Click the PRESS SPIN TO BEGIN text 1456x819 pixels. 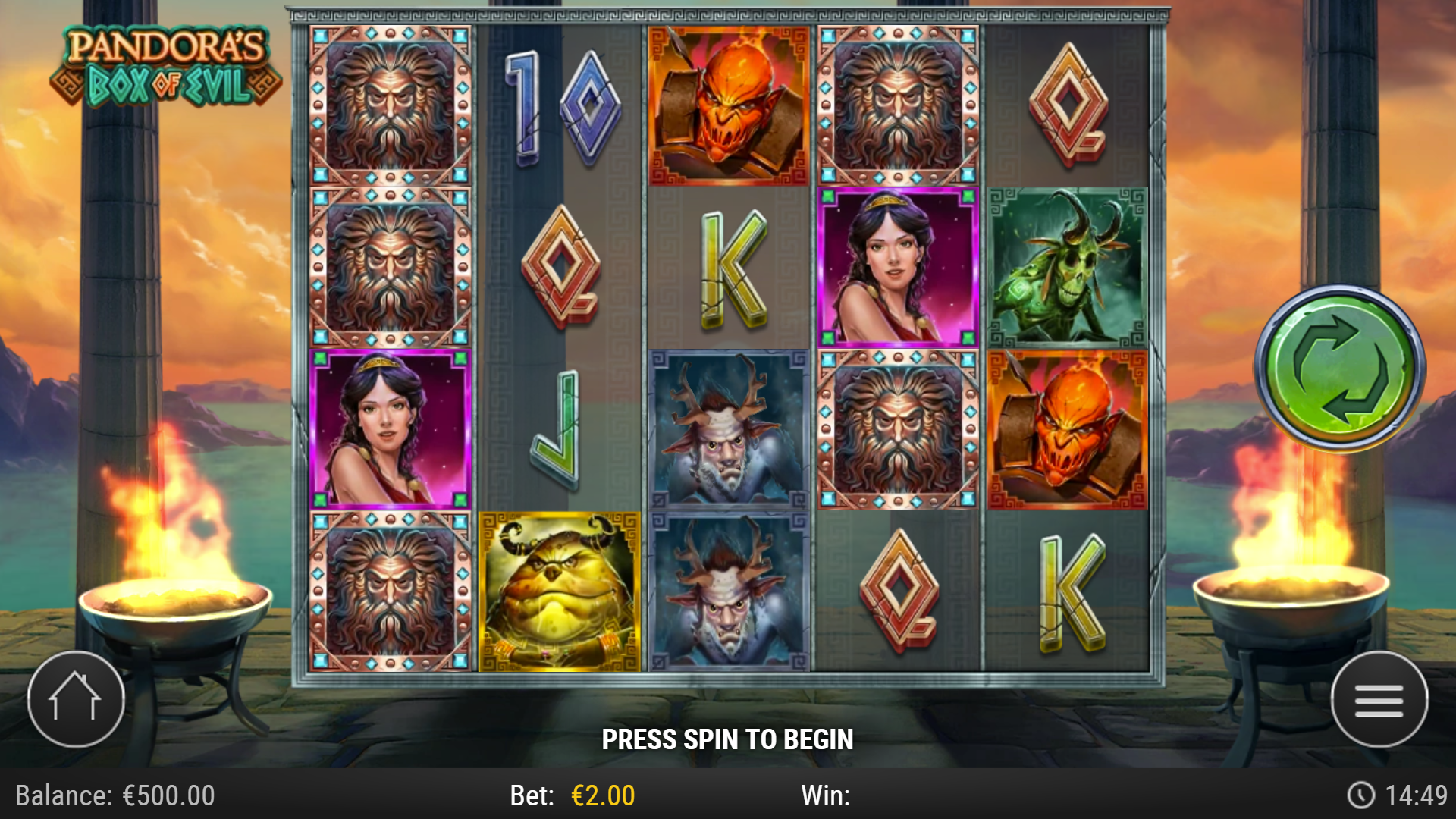tap(728, 737)
